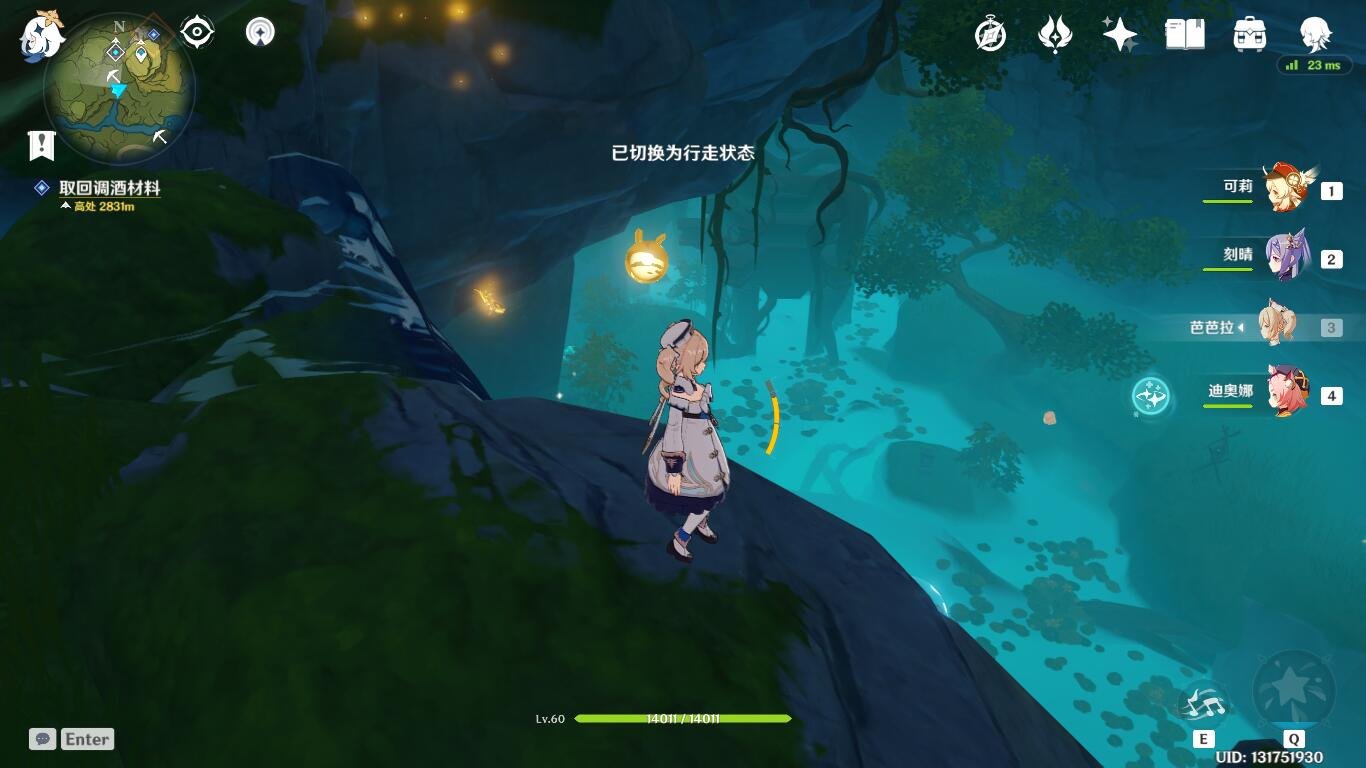Open the circular minimap
The width and height of the screenshot is (1366, 768).
tap(119, 90)
